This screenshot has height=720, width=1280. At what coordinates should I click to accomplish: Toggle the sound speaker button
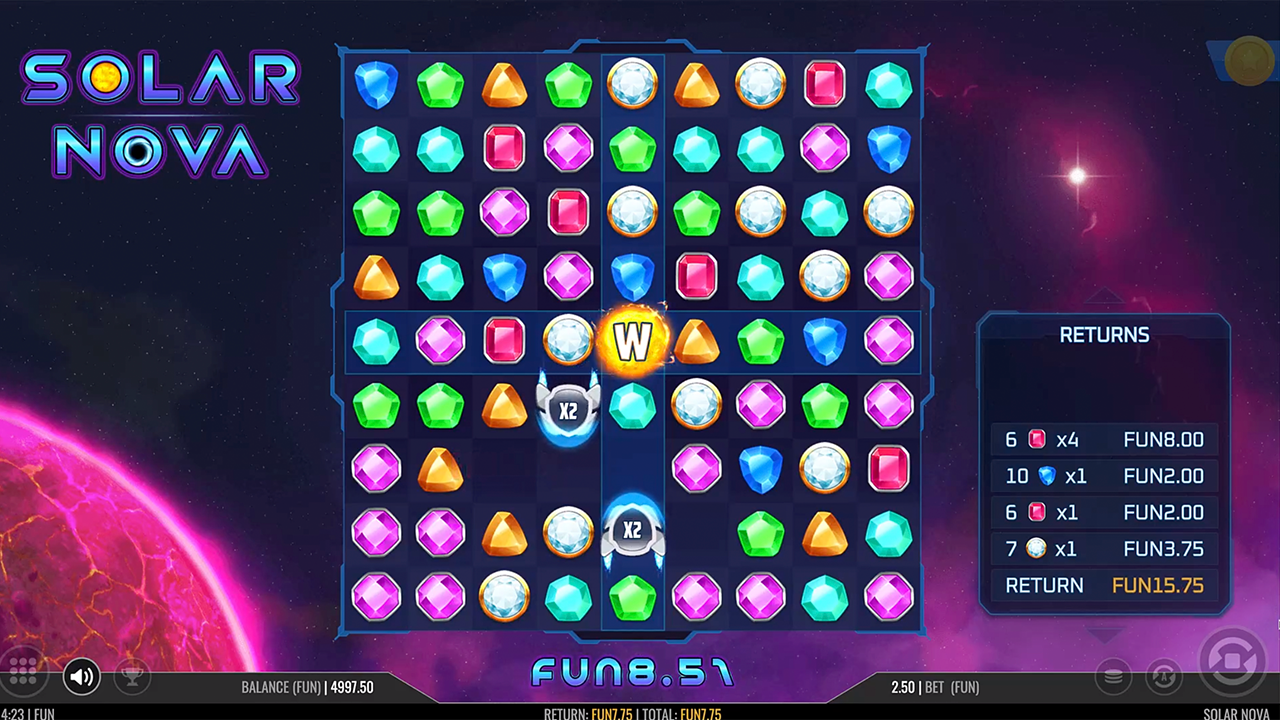(82, 677)
